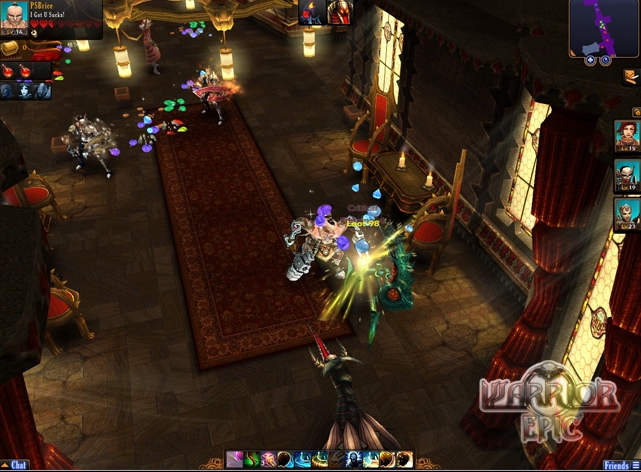Screen dimensions: 641x472
Task: Use the glowing blue face skill on the hotbar
Action: click(x=355, y=460)
